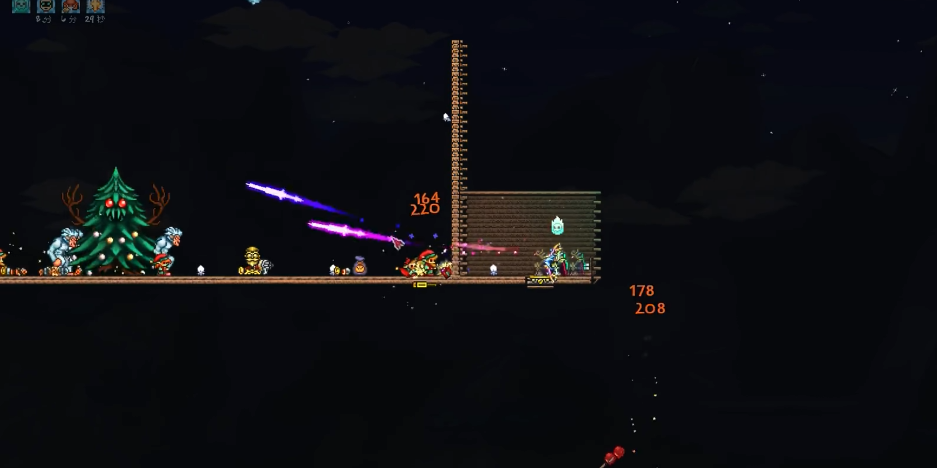Click the teal face buff icon
Image resolution: width=937 pixels, height=468 pixels.
21,5
